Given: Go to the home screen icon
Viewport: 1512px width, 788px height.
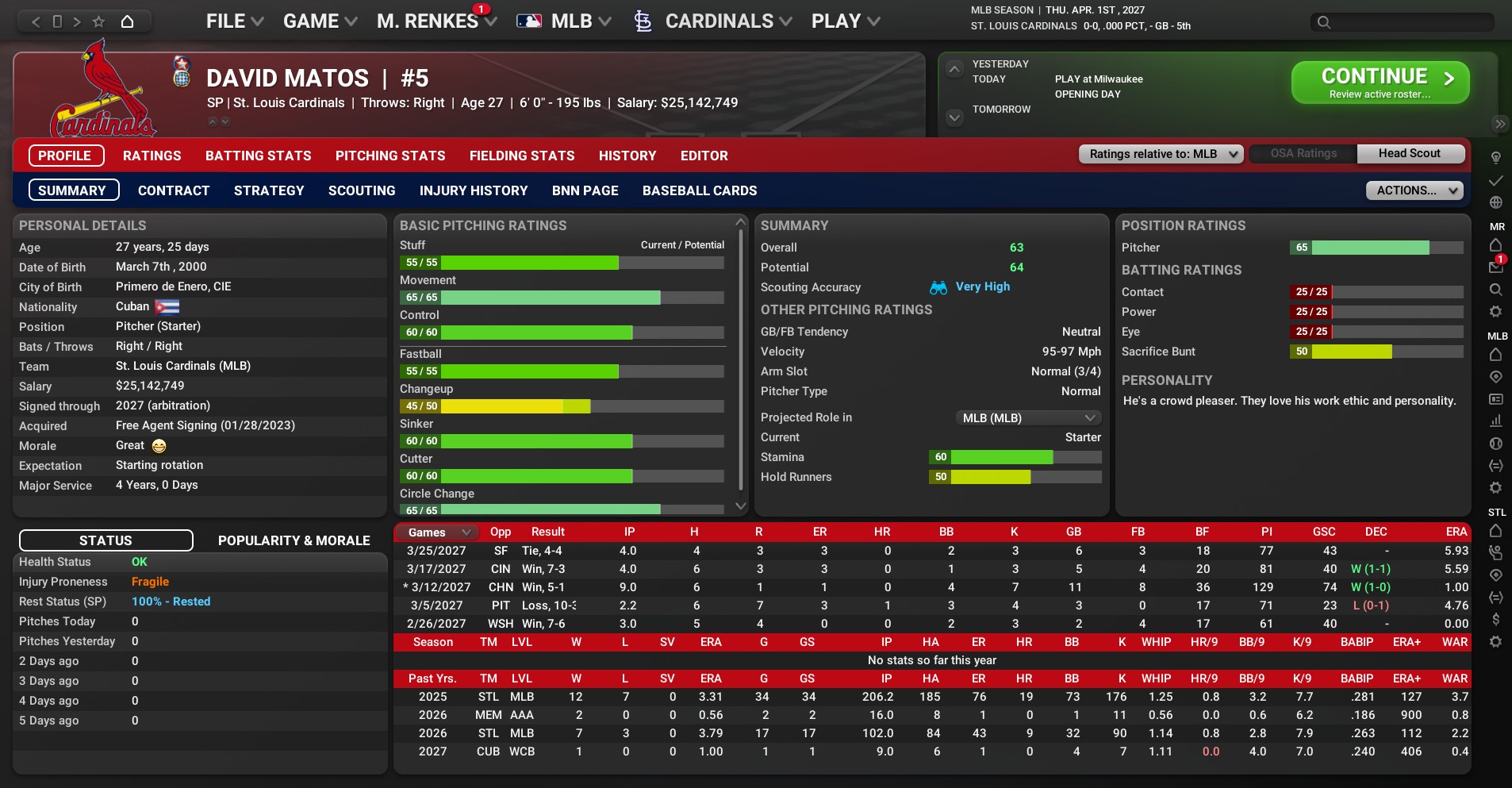Looking at the screenshot, I should (x=127, y=21).
